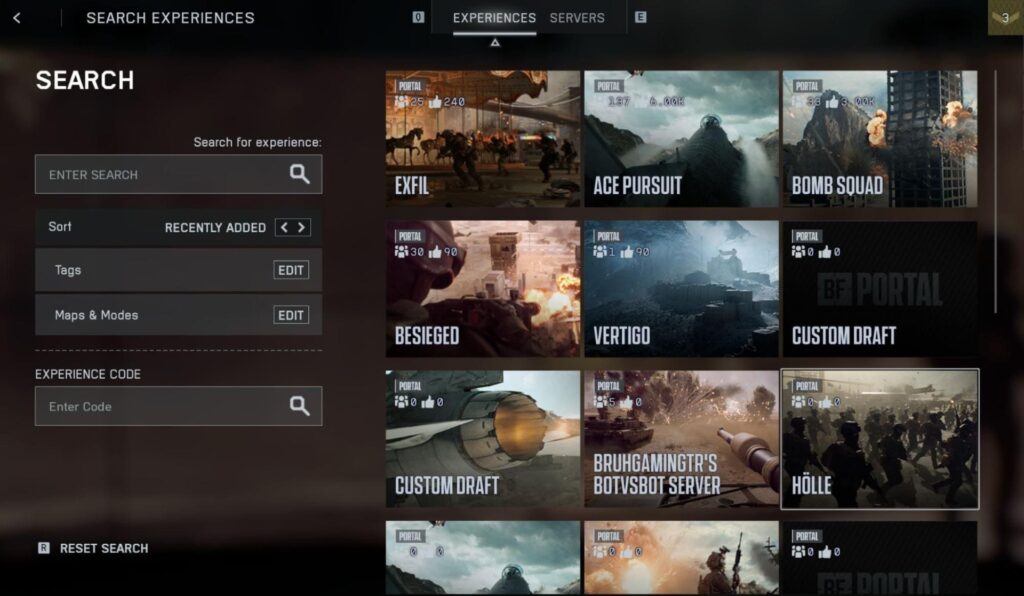Select the Ace Pursuit experience
The height and width of the screenshot is (596, 1024).
click(681, 138)
